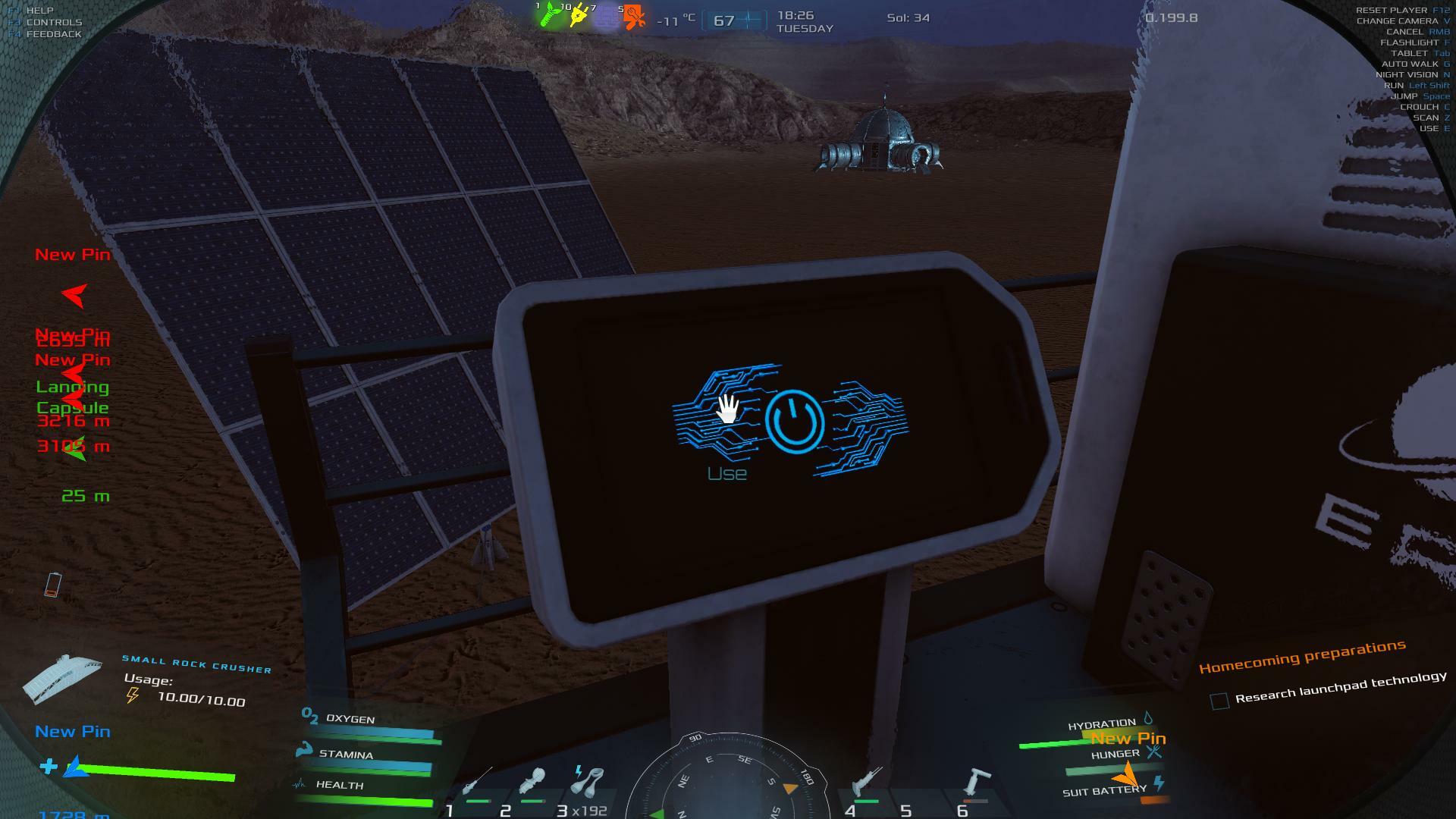Click the low battery warning icon
Screen dimensions: 1456x819
click(52, 585)
